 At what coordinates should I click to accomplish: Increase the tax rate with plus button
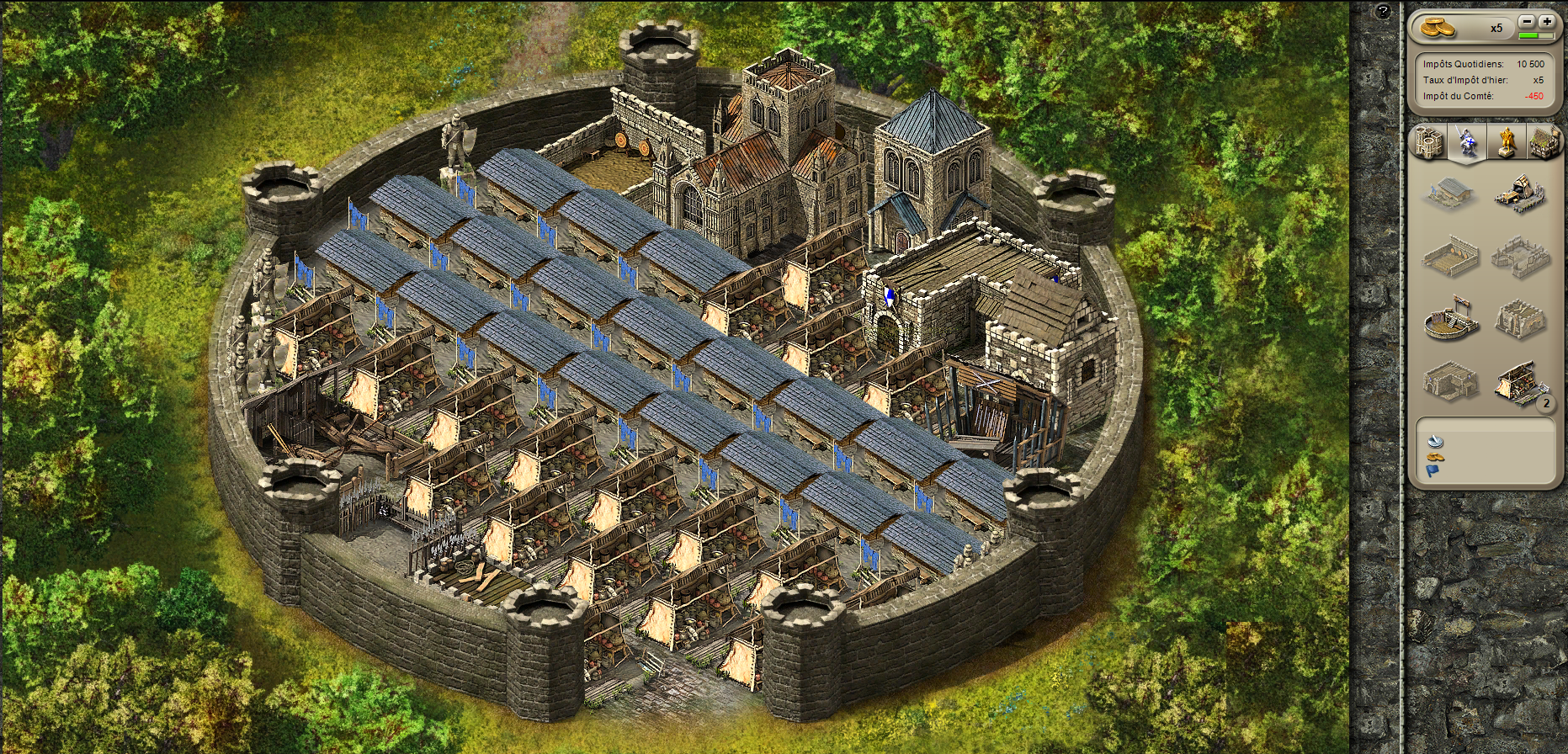[x=1547, y=22]
